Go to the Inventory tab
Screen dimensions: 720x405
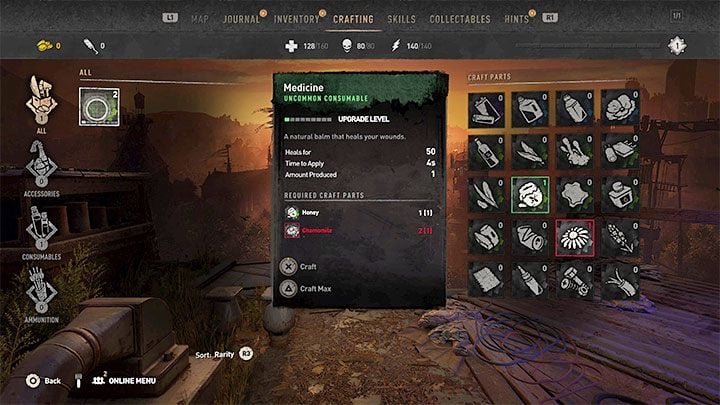(x=296, y=18)
